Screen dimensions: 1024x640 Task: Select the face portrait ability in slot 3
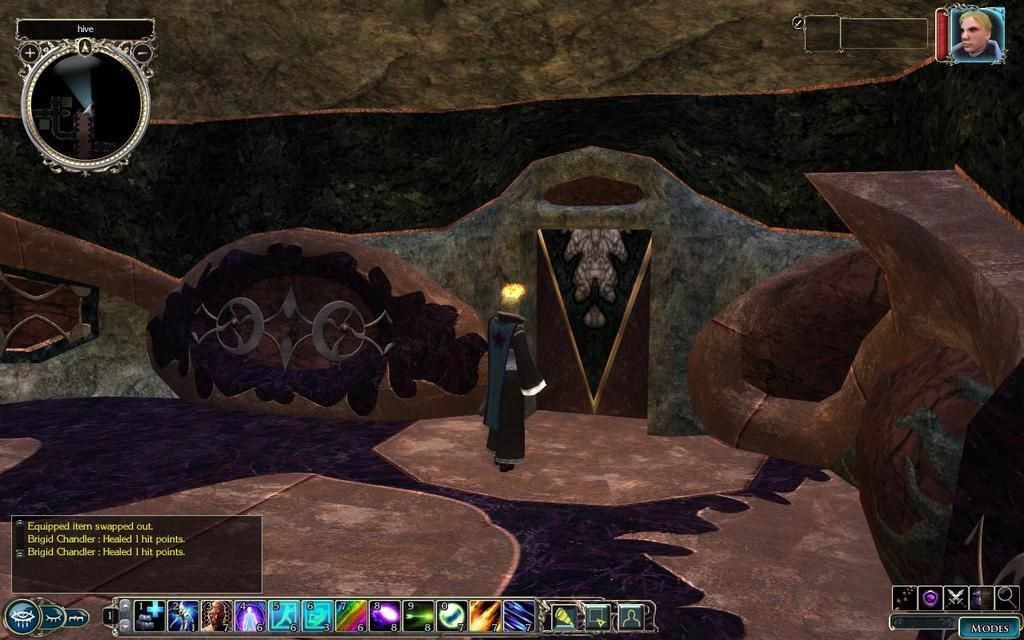pos(217,614)
